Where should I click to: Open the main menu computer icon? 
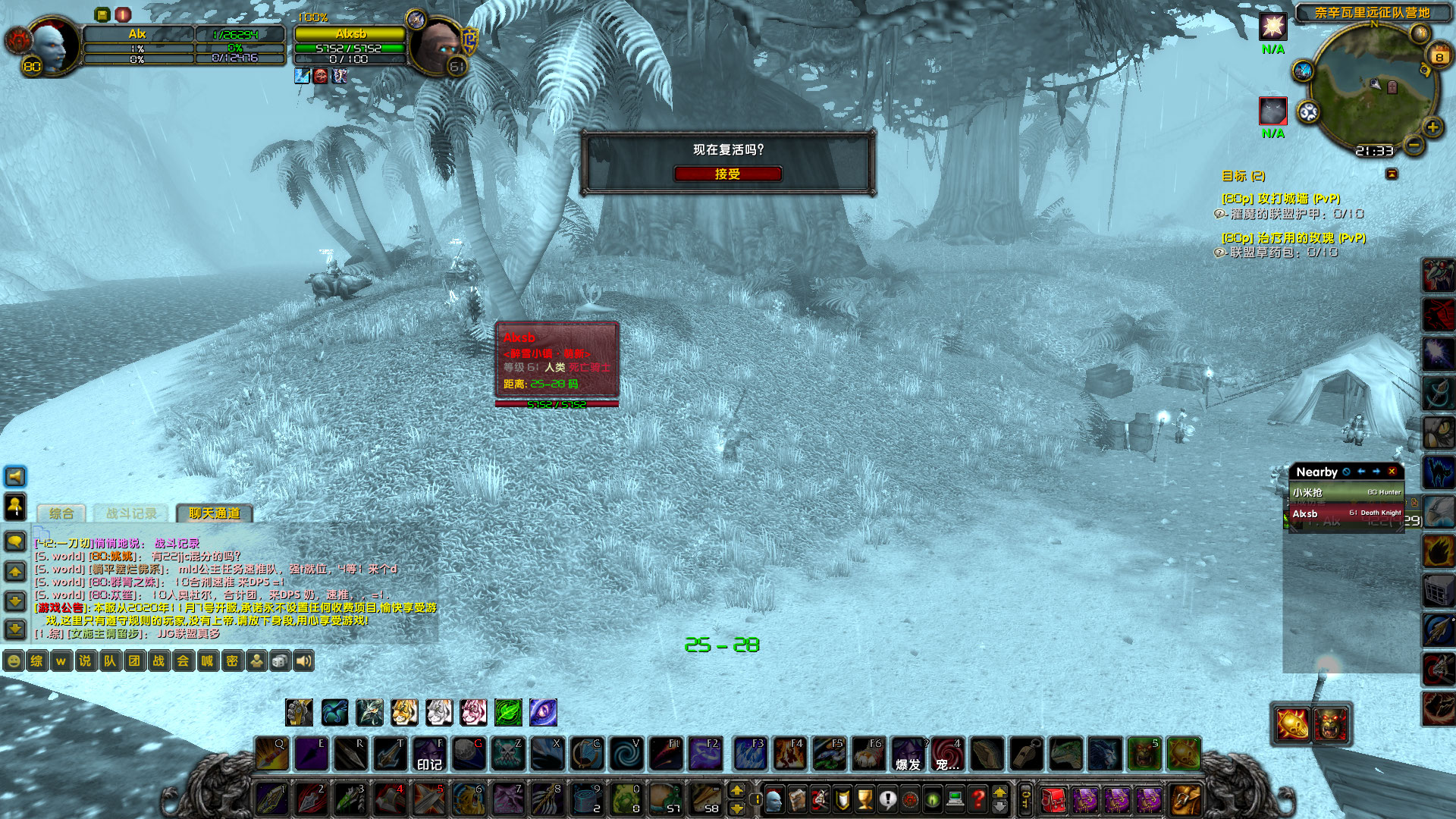pos(955,799)
